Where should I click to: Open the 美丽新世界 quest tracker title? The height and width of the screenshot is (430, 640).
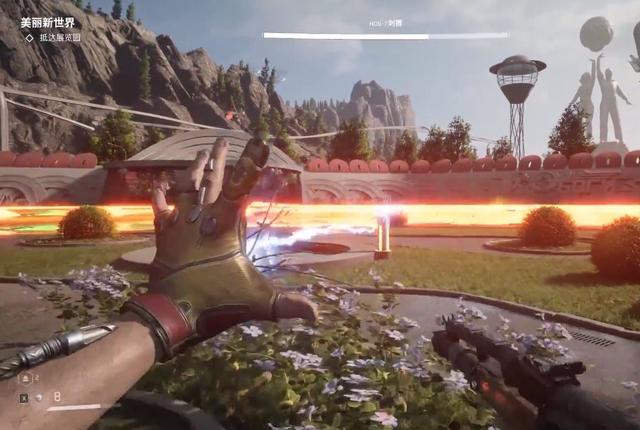pyautogui.click(x=48, y=21)
